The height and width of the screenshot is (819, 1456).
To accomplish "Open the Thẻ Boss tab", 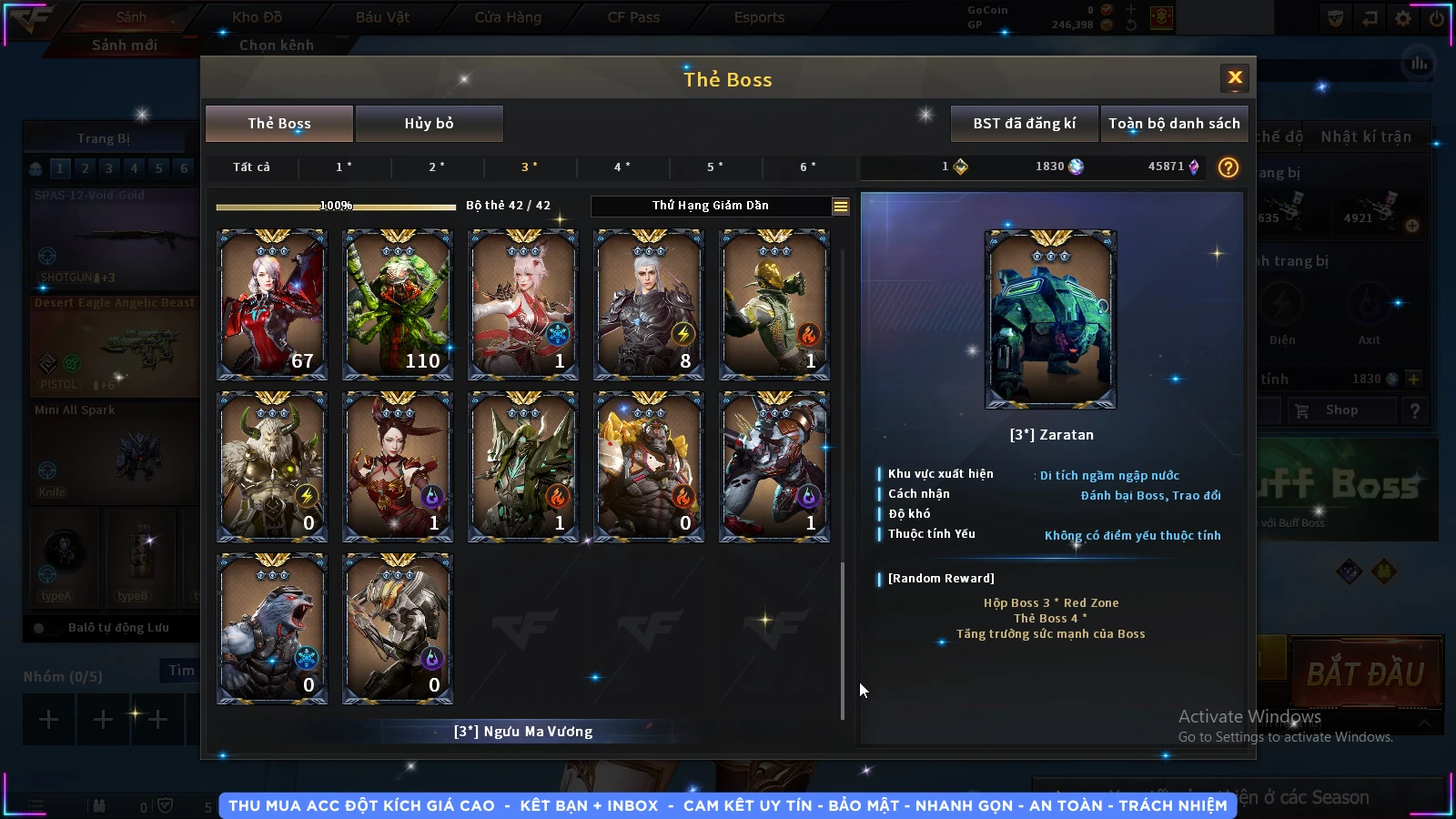I will point(279,124).
